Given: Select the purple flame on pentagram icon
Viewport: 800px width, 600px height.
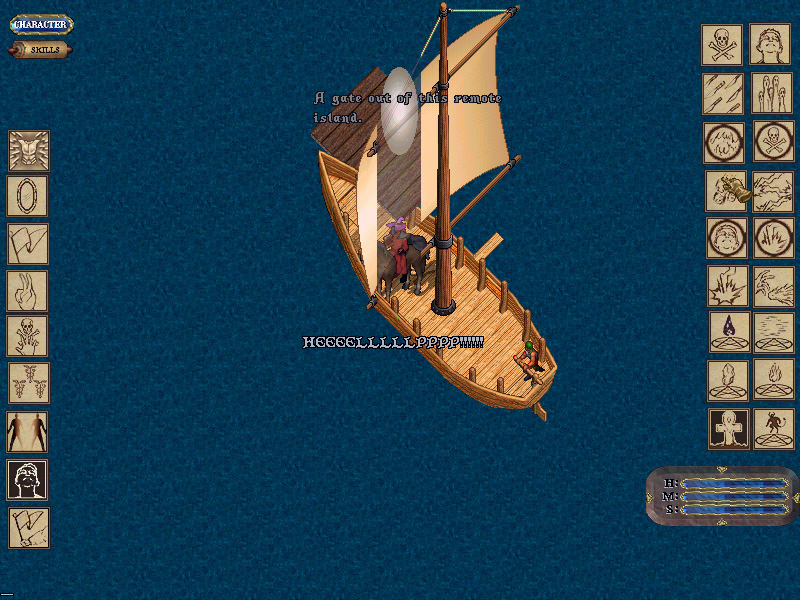Looking at the screenshot, I should [730, 332].
